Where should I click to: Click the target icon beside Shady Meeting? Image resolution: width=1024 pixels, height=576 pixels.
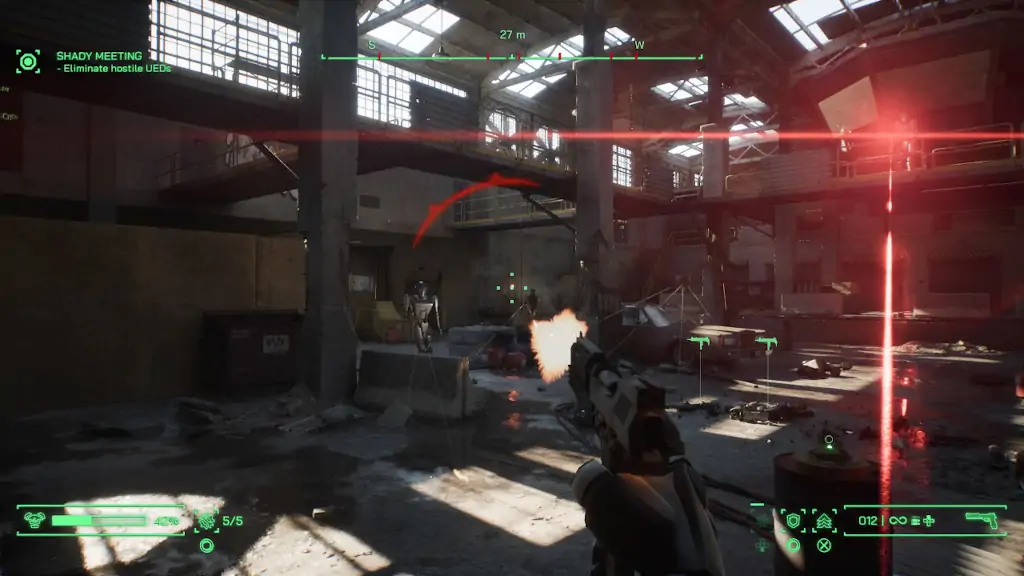28,61
